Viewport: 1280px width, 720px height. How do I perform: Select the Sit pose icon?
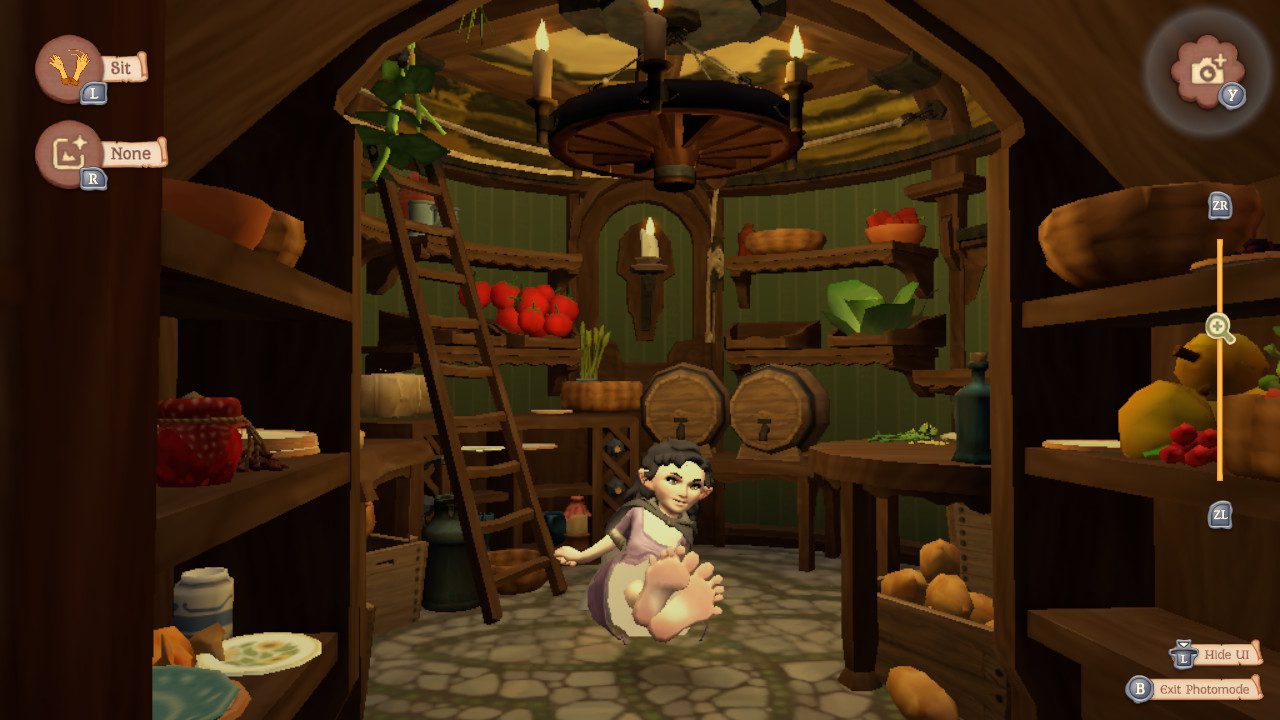tap(67, 68)
